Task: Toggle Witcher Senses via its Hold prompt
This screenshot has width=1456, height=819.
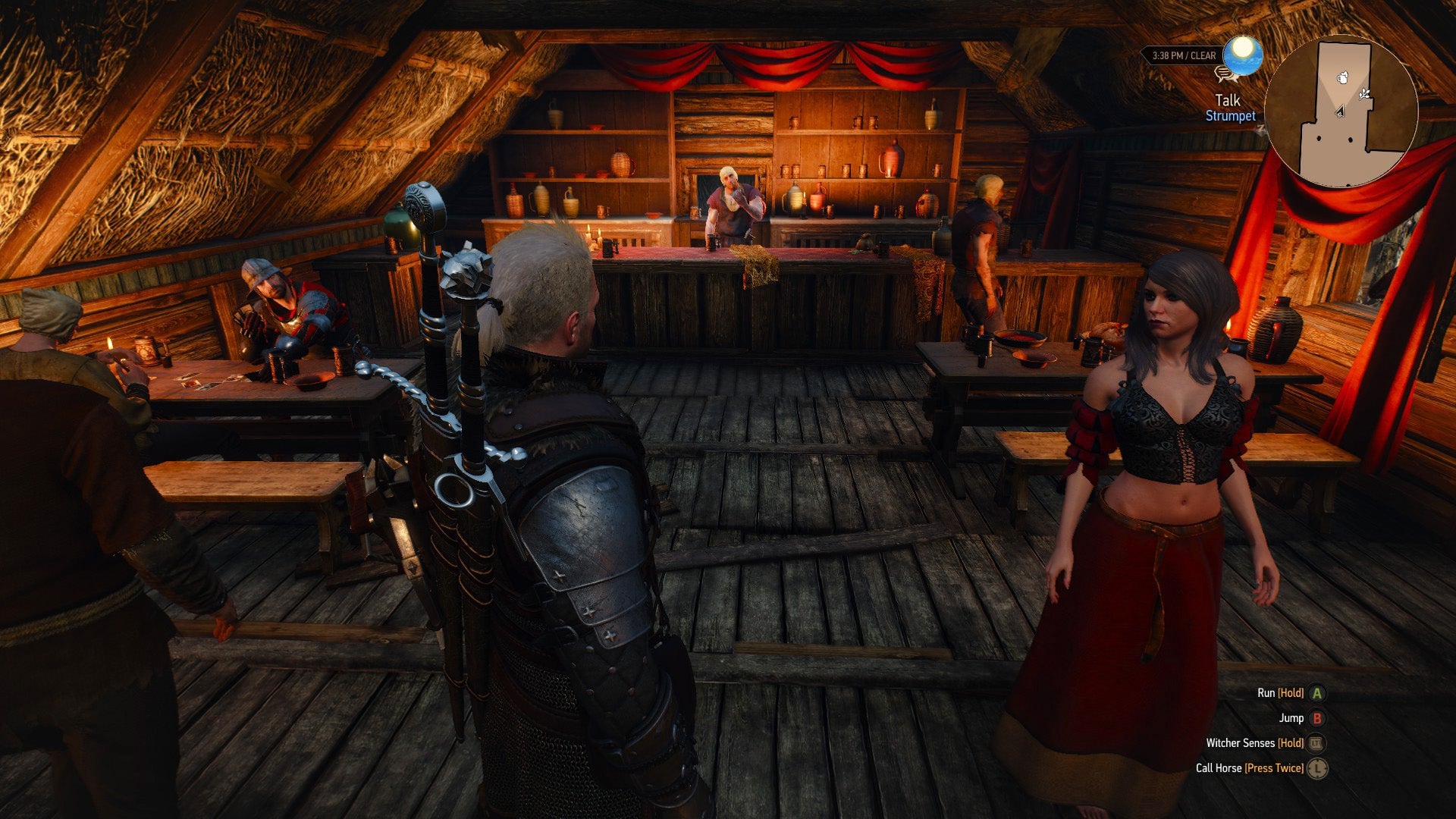Action: point(1290,743)
